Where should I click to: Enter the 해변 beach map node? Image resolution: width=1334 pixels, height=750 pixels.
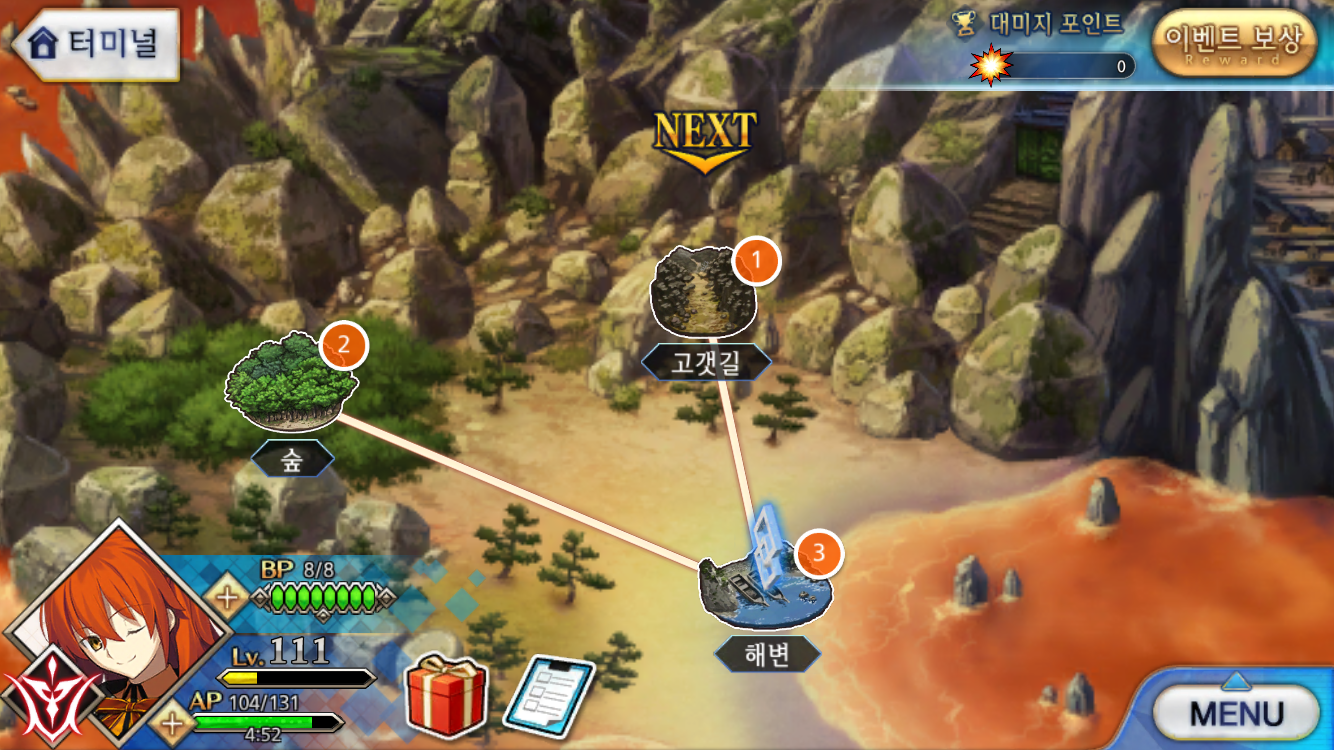[x=766, y=592]
